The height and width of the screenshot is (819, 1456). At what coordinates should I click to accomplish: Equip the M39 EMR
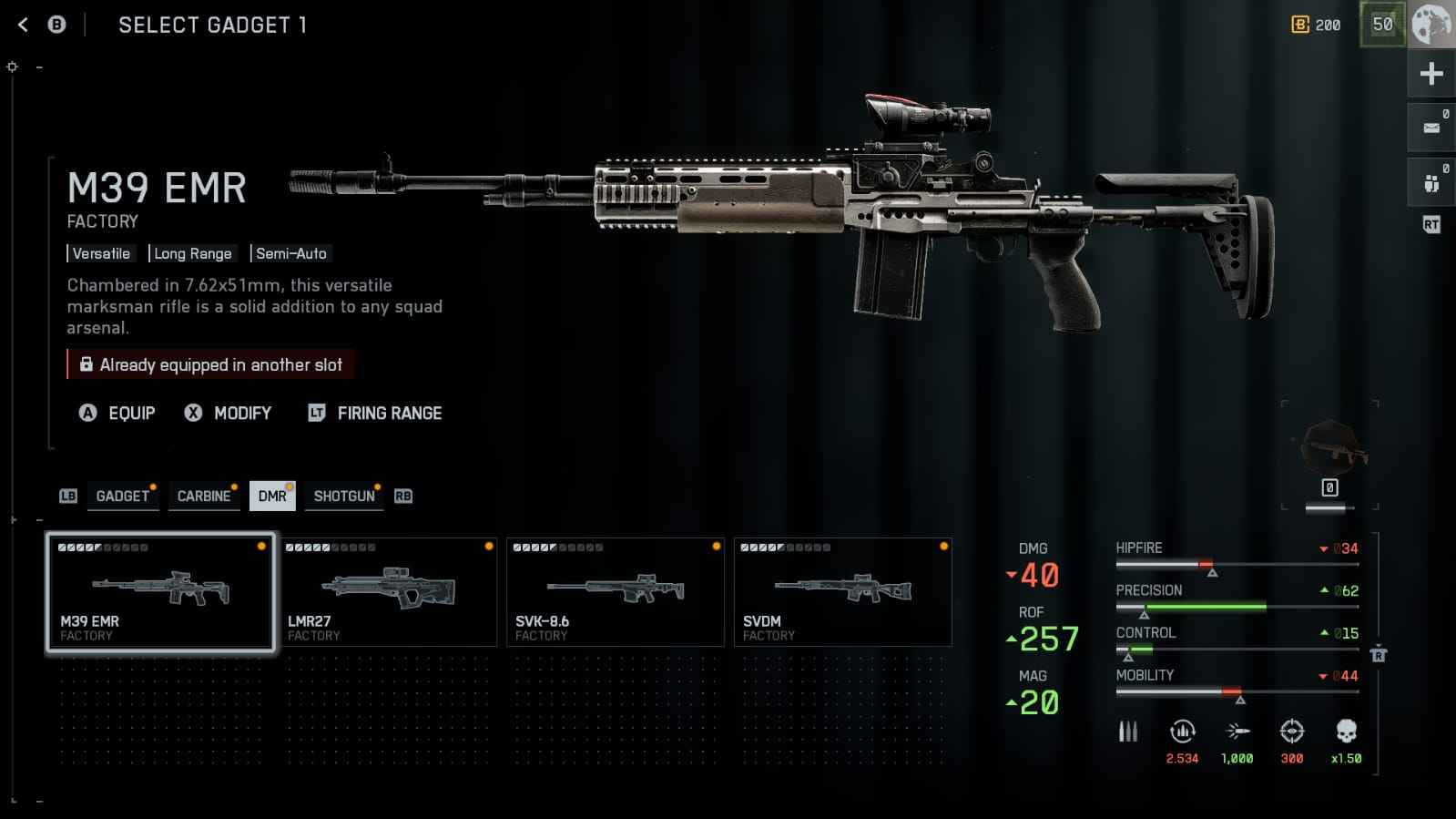coord(118,414)
